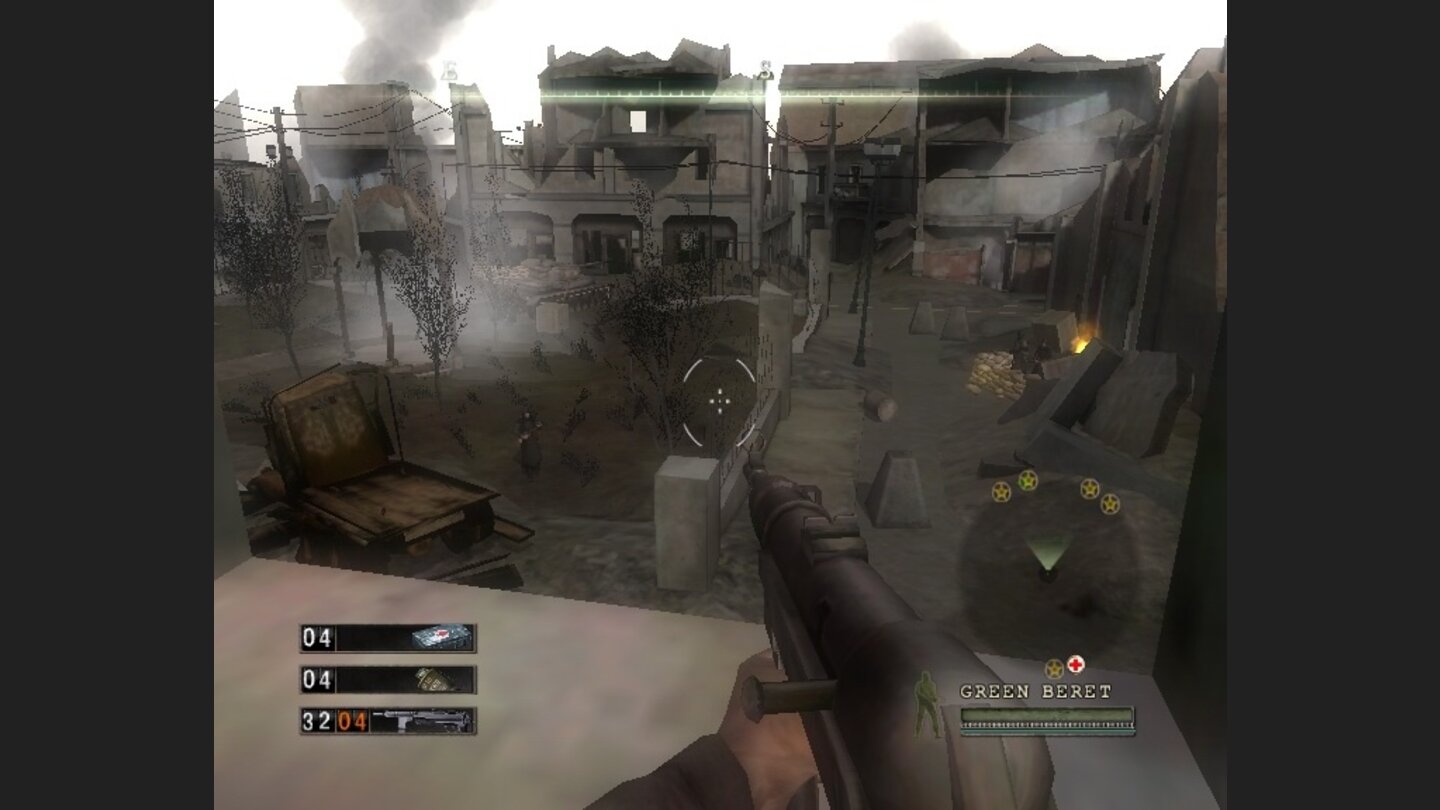The width and height of the screenshot is (1440, 810).
Task: Click the star icon beside the red cross indicator
Action: coord(1053,667)
